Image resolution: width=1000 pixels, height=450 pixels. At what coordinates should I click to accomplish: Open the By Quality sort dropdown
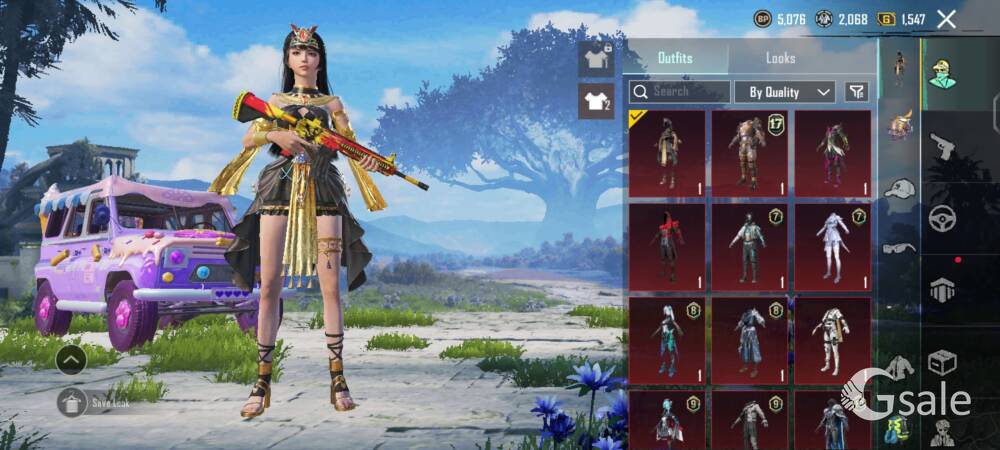785,92
